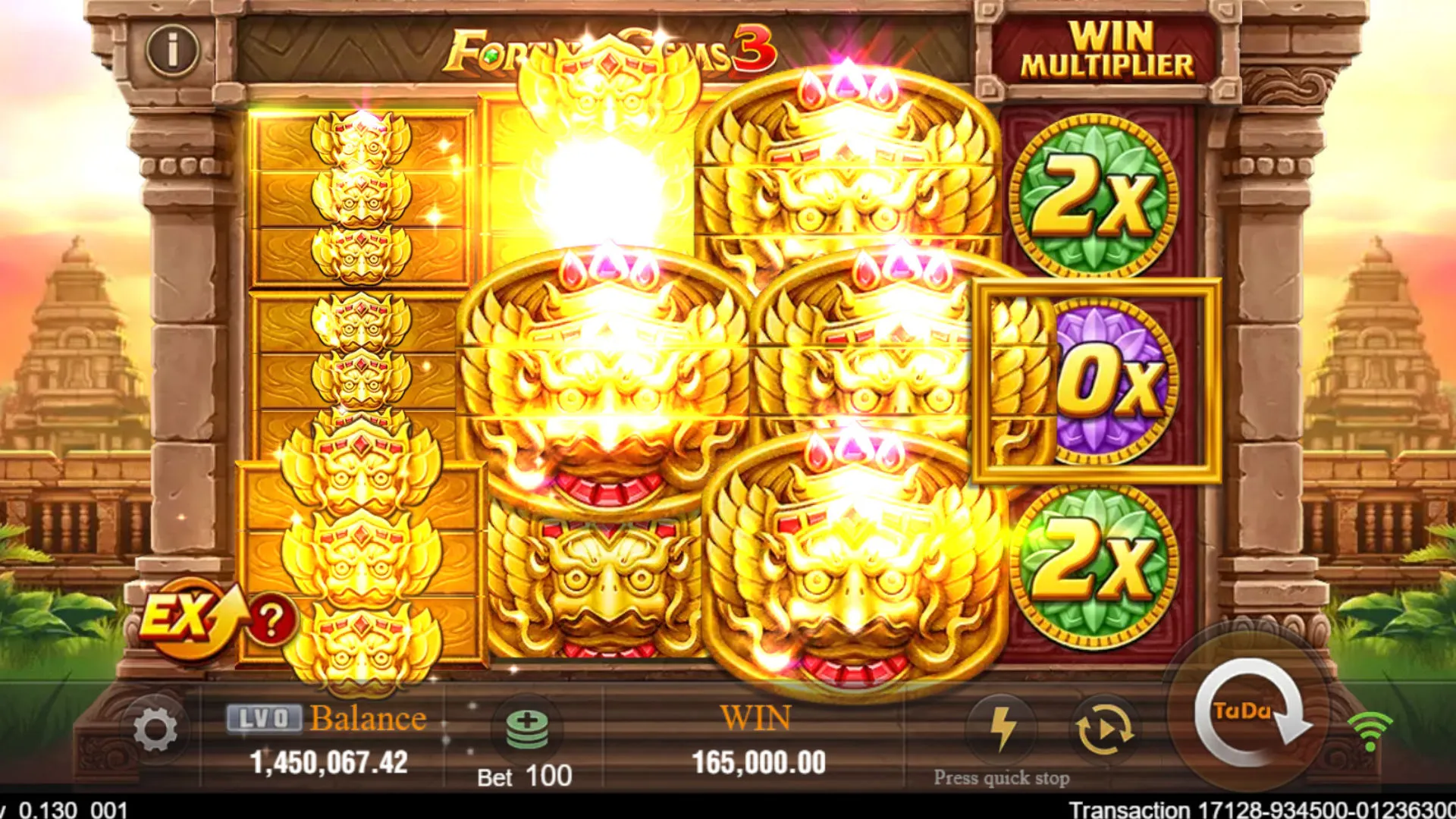Open the EX question mark help
The width and height of the screenshot is (1456, 819).
(x=271, y=620)
